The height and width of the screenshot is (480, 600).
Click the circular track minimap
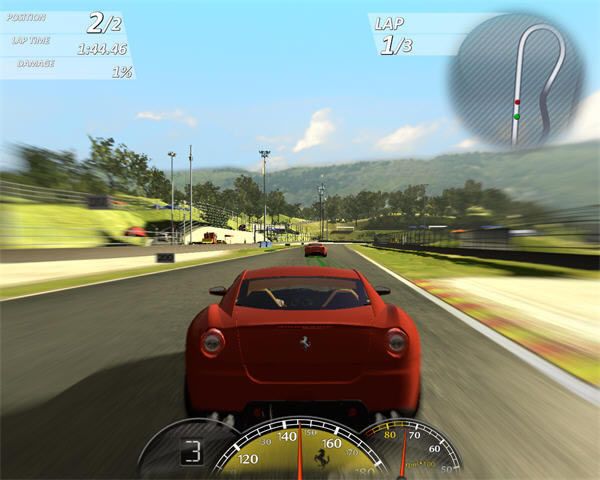(x=515, y=80)
